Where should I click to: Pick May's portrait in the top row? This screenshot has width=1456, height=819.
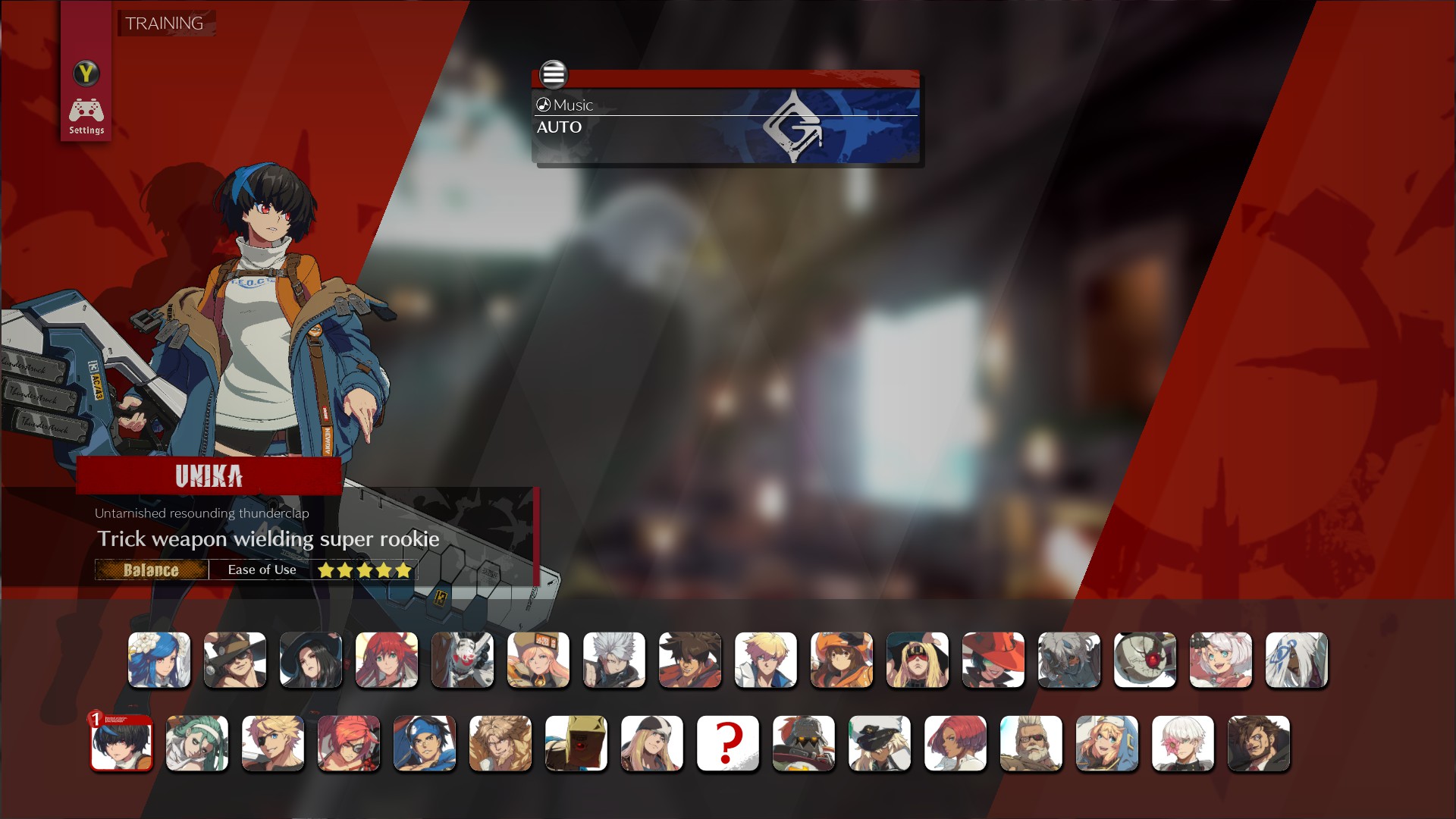(842, 661)
